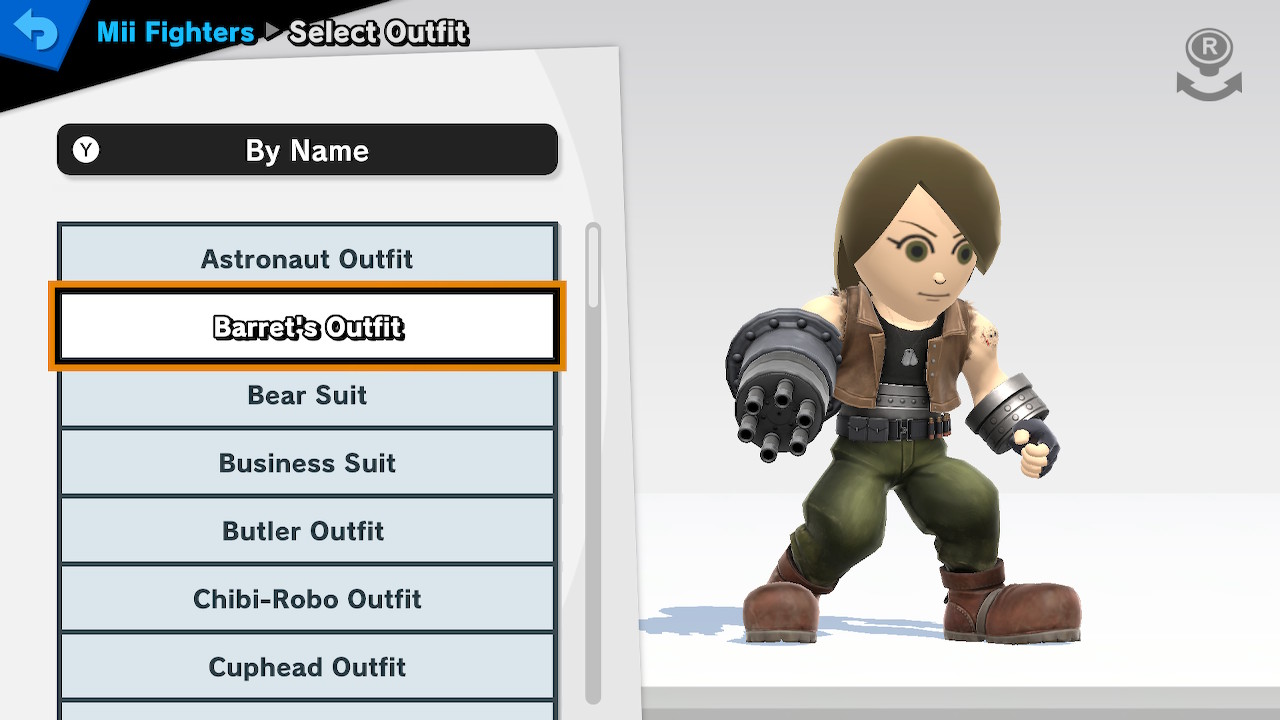Screen dimensions: 1280x720
Task: Change the By Name sort order
Action: (x=307, y=150)
